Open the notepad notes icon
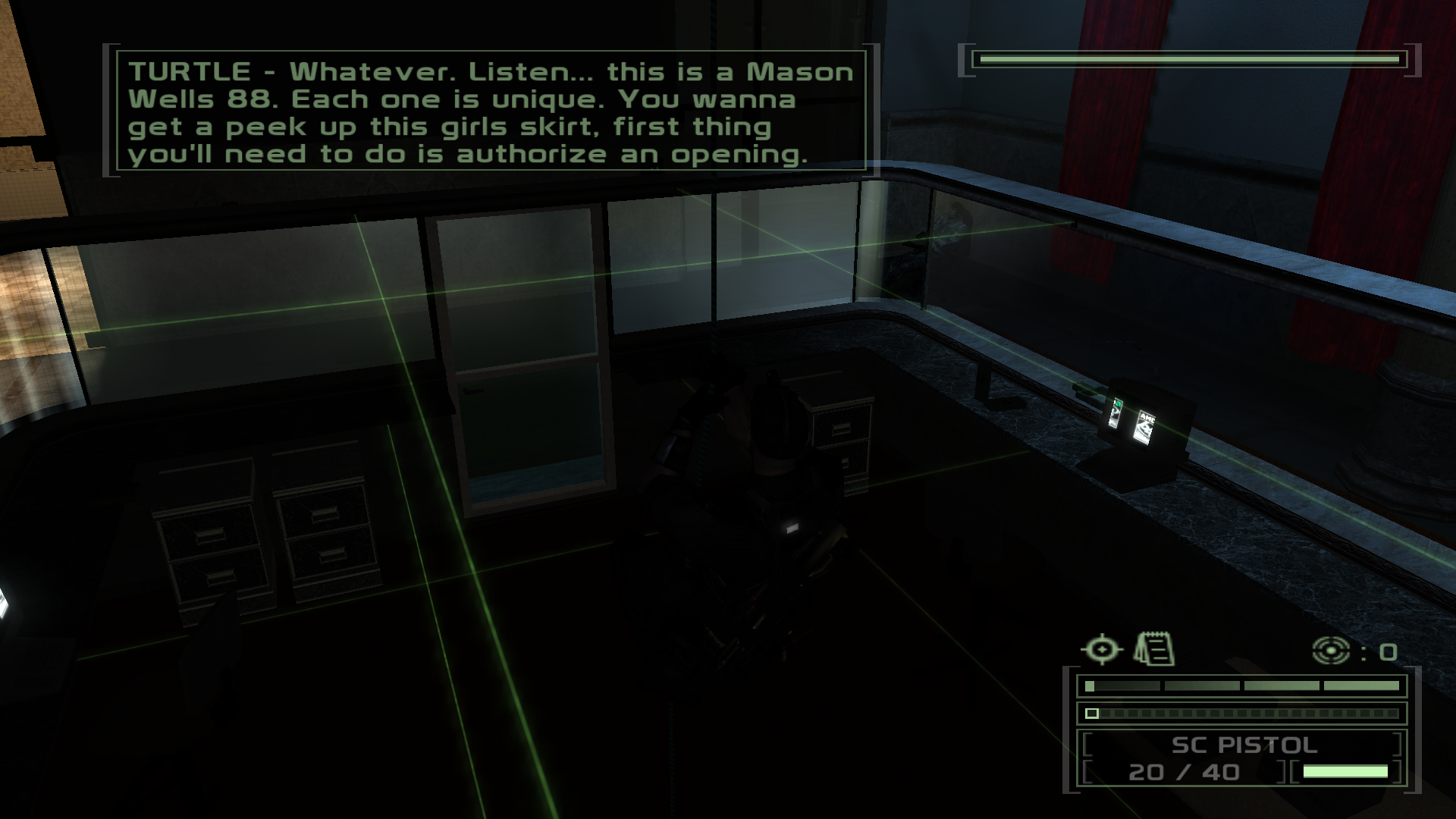The height and width of the screenshot is (819, 1456). (x=1154, y=650)
